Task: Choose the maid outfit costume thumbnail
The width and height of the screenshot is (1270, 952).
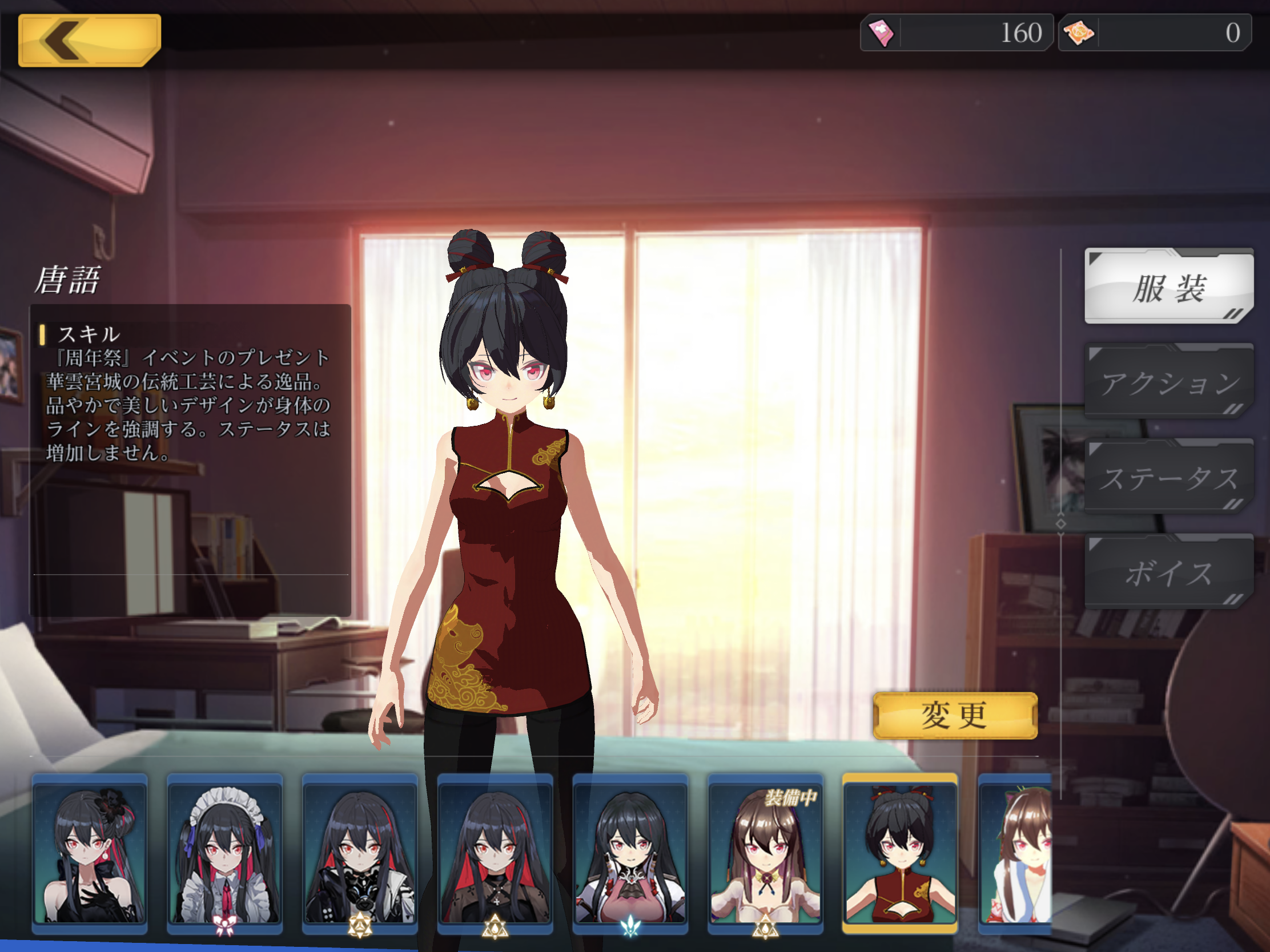Action: [224, 853]
